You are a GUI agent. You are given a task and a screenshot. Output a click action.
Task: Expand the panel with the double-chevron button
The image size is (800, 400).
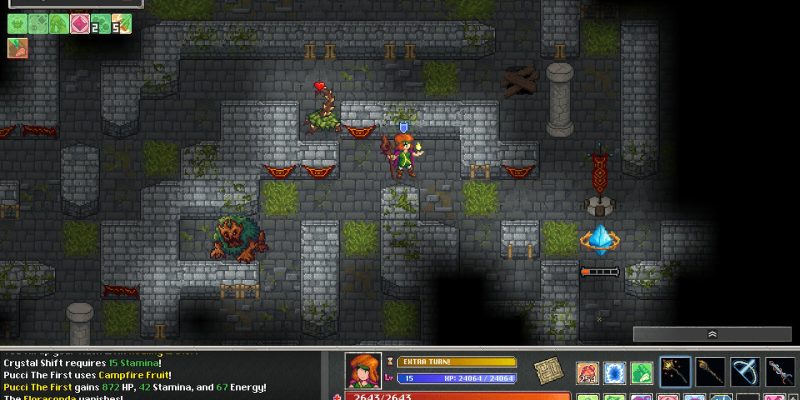tap(713, 335)
